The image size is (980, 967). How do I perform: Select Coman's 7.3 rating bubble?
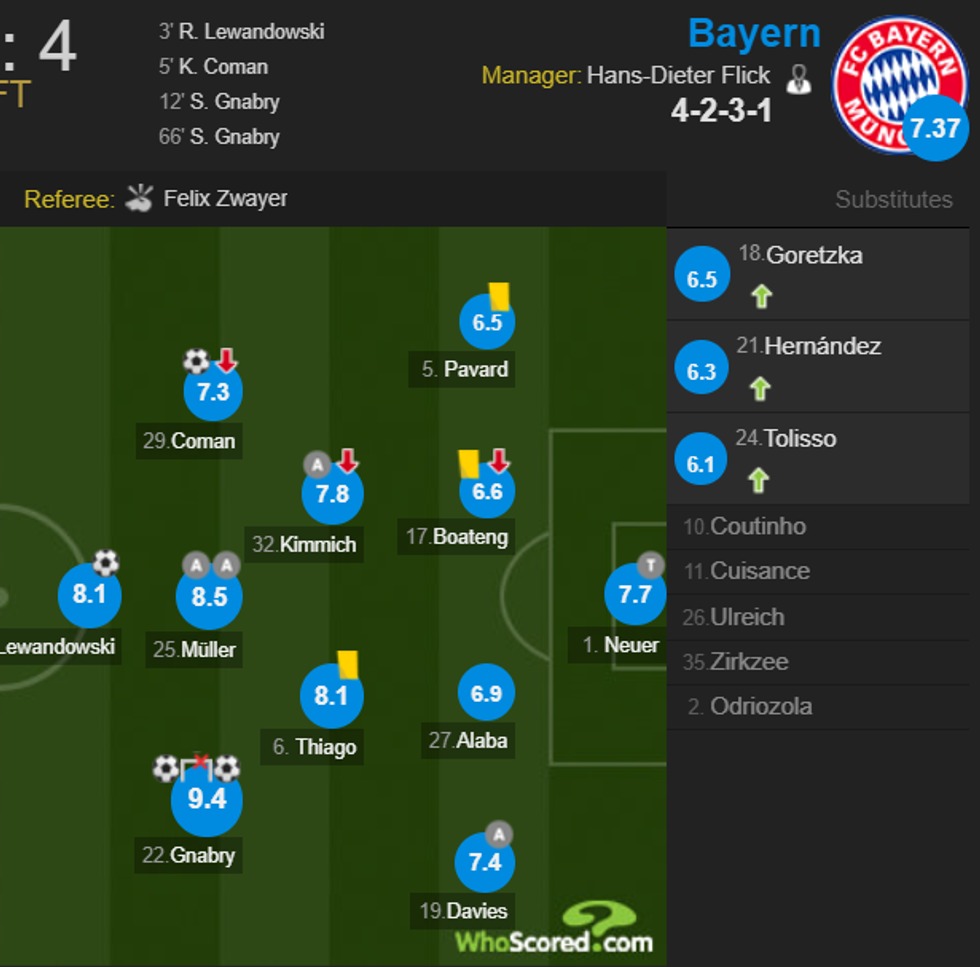tap(213, 392)
